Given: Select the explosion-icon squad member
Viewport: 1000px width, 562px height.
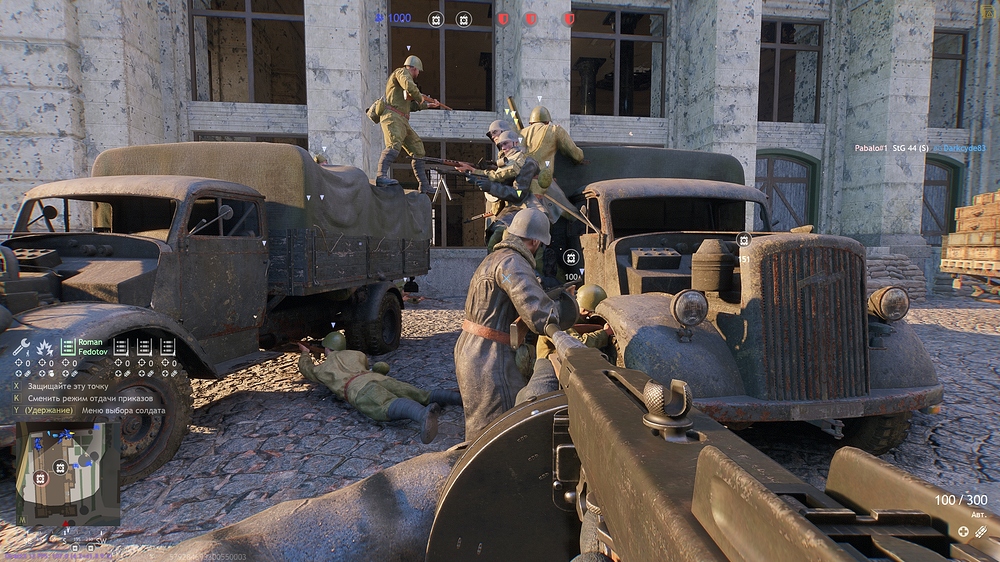Looking at the screenshot, I should (x=44, y=348).
